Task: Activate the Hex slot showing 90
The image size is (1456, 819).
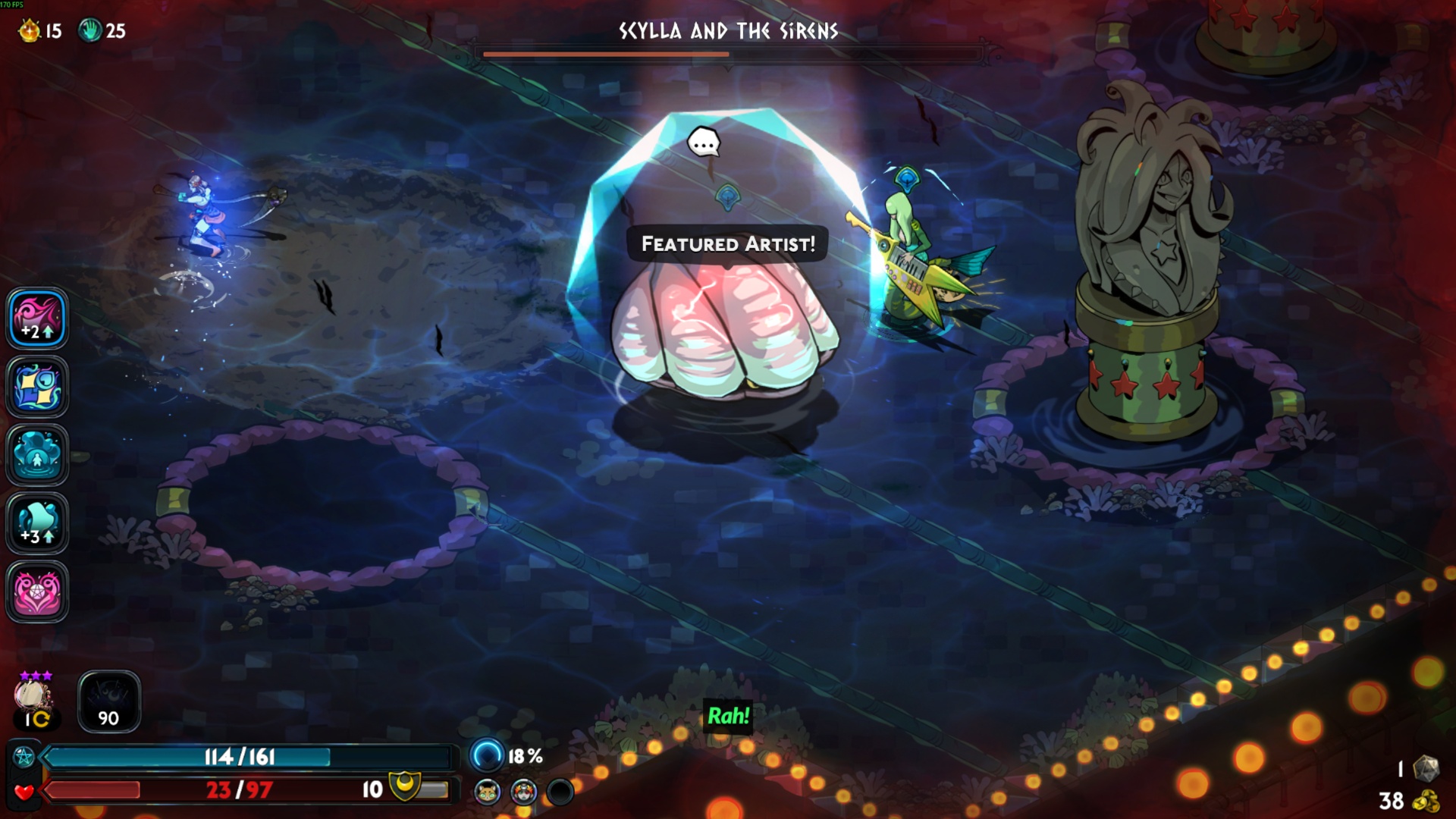Action: click(x=109, y=701)
